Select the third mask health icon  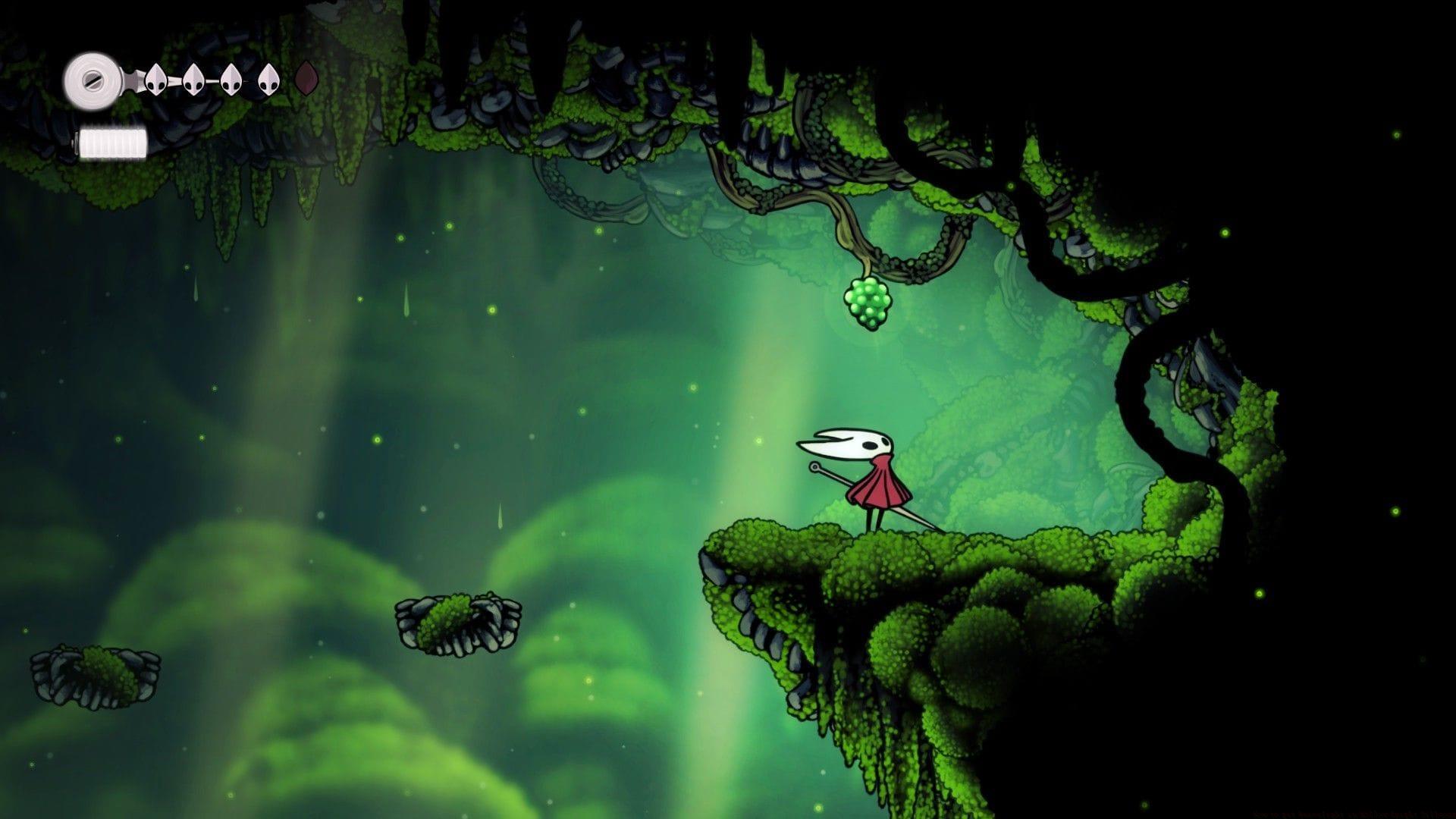(230, 80)
